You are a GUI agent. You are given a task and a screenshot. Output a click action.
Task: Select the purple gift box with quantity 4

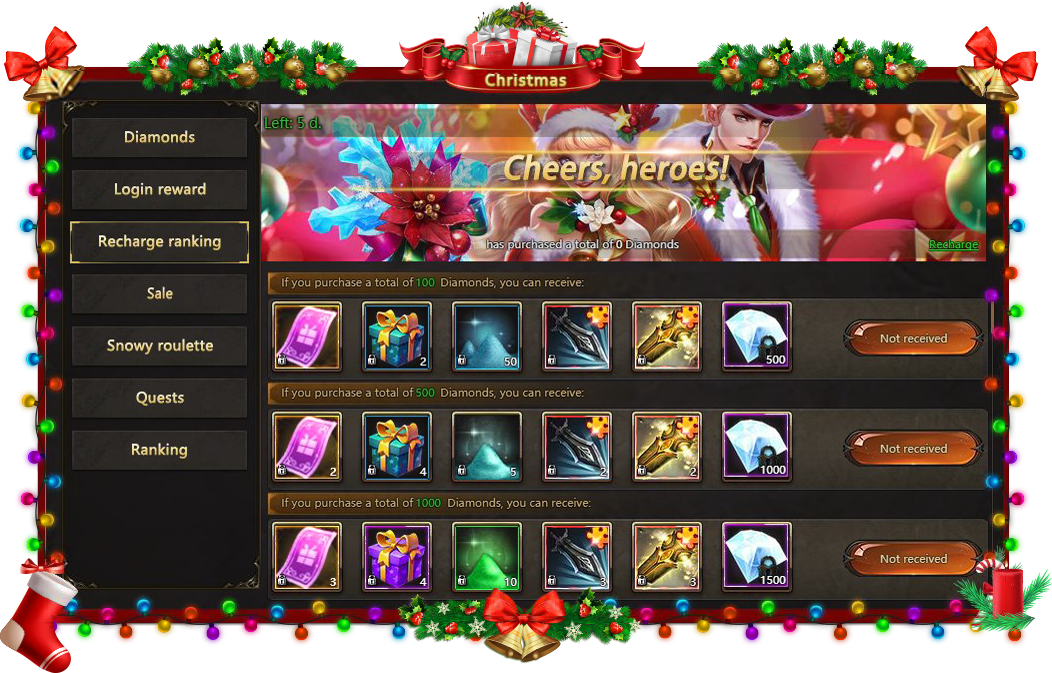tap(397, 556)
